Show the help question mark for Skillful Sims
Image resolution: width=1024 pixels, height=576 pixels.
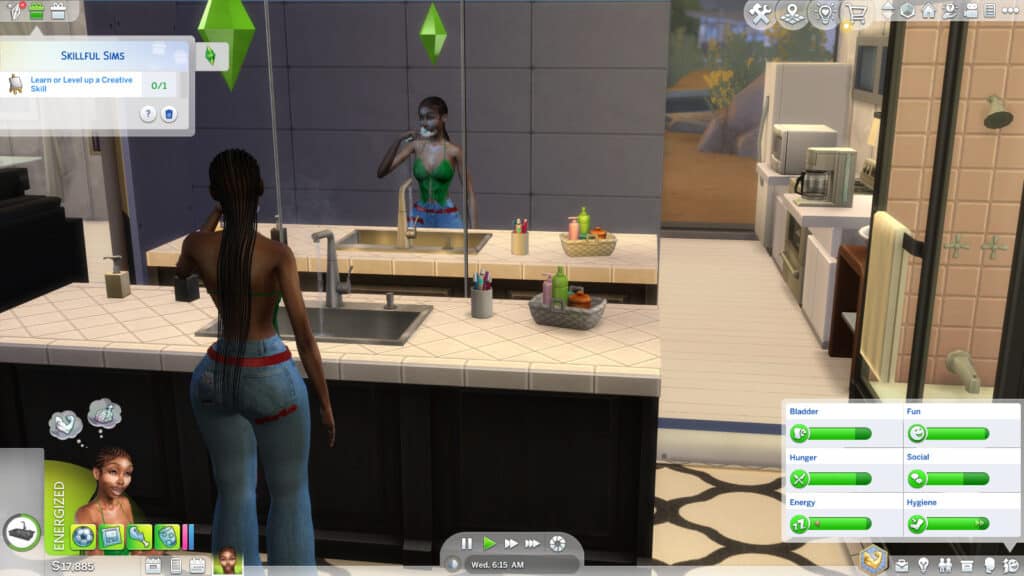tap(148, 114)
